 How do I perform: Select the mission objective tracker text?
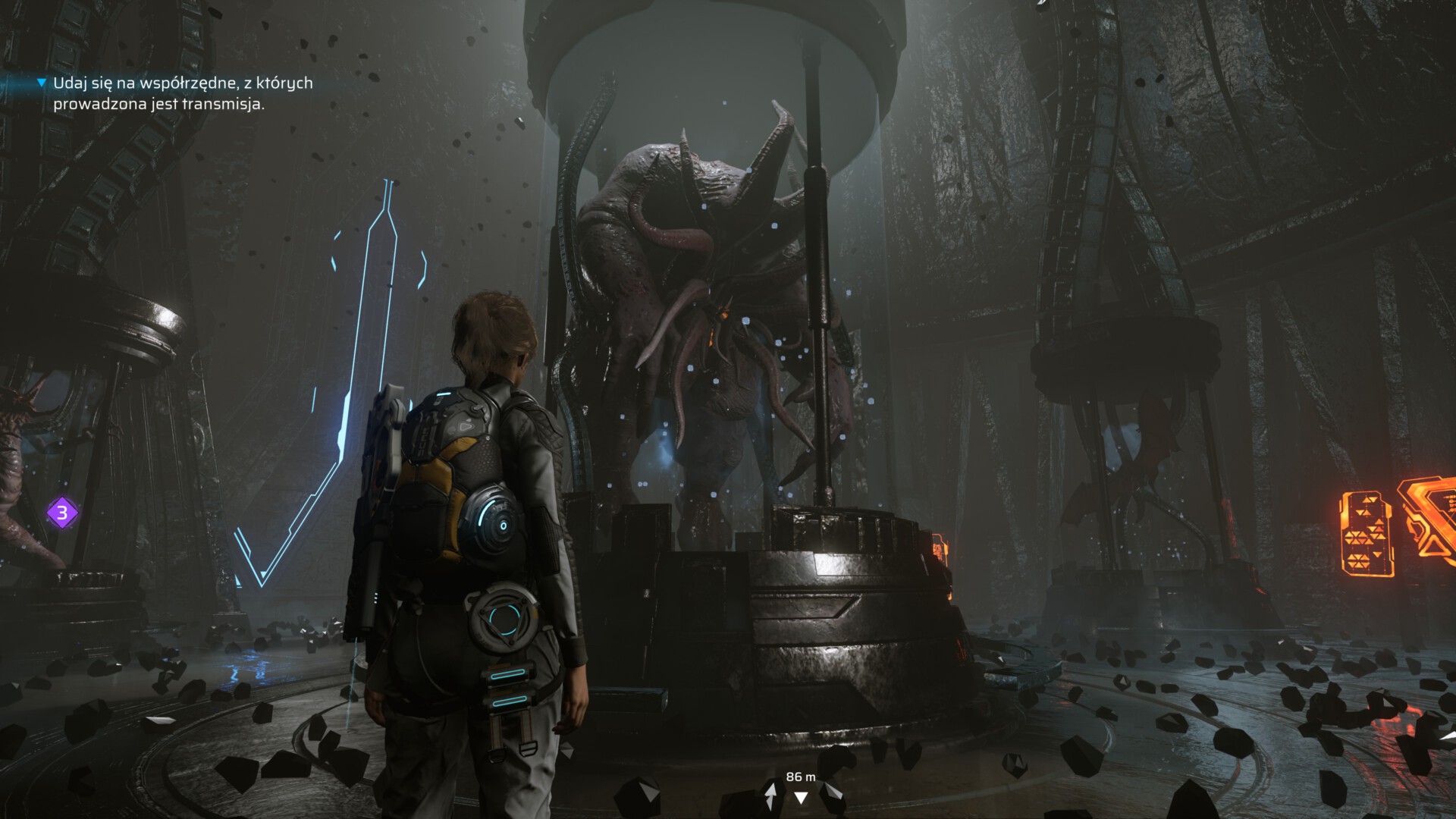tap(182, 93)
